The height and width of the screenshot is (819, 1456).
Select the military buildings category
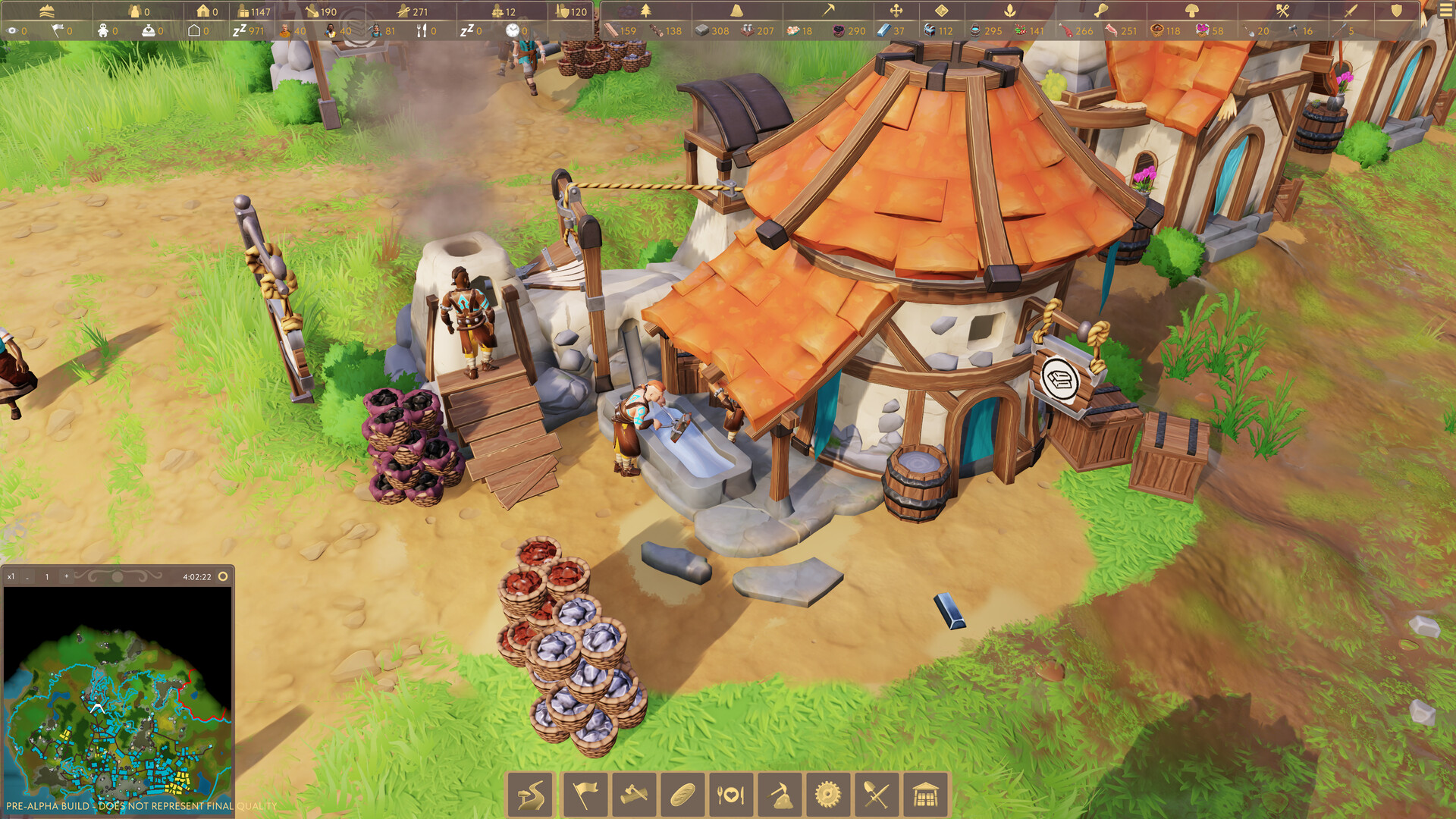(877, 794)
